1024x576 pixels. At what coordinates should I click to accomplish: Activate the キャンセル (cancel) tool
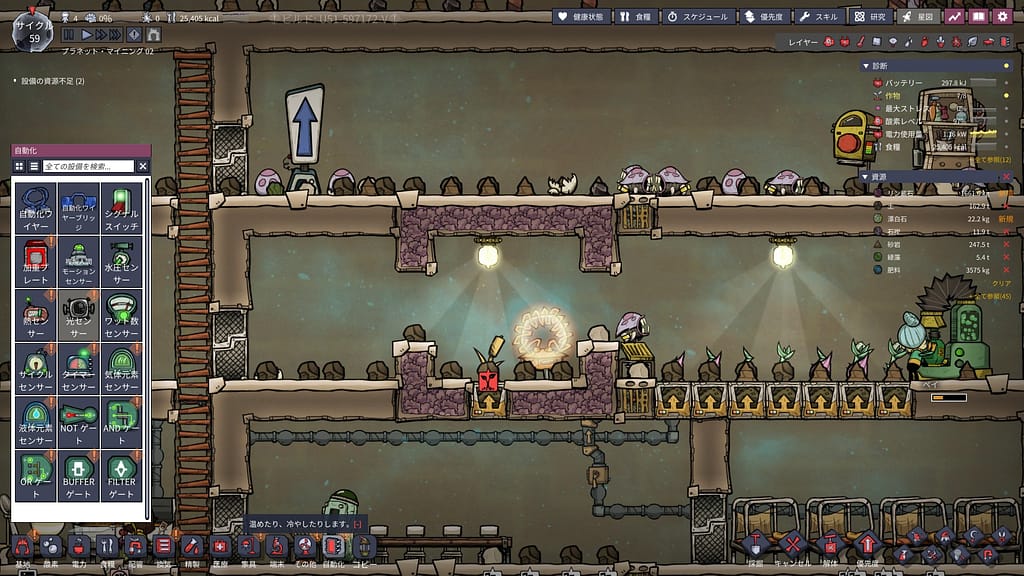792,547
